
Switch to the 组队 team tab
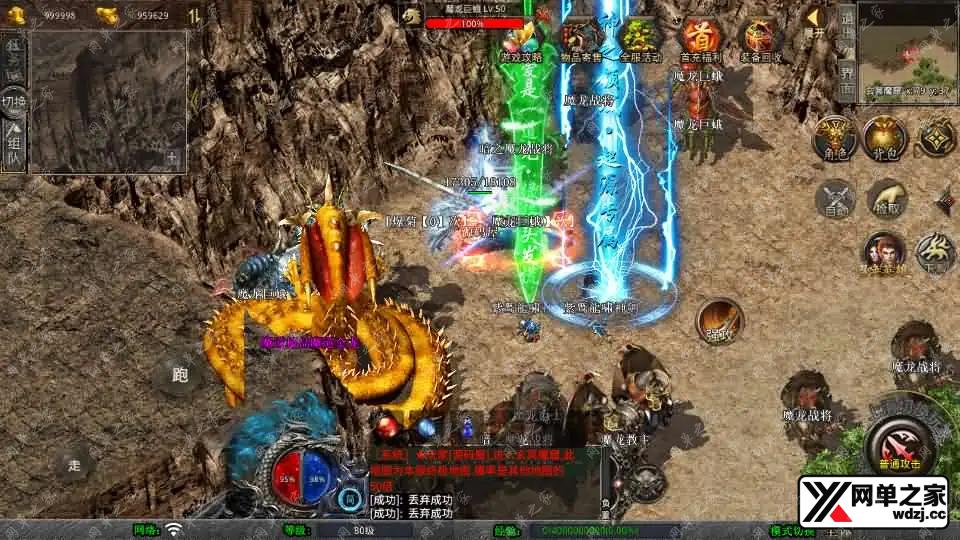tap(14, 146)
